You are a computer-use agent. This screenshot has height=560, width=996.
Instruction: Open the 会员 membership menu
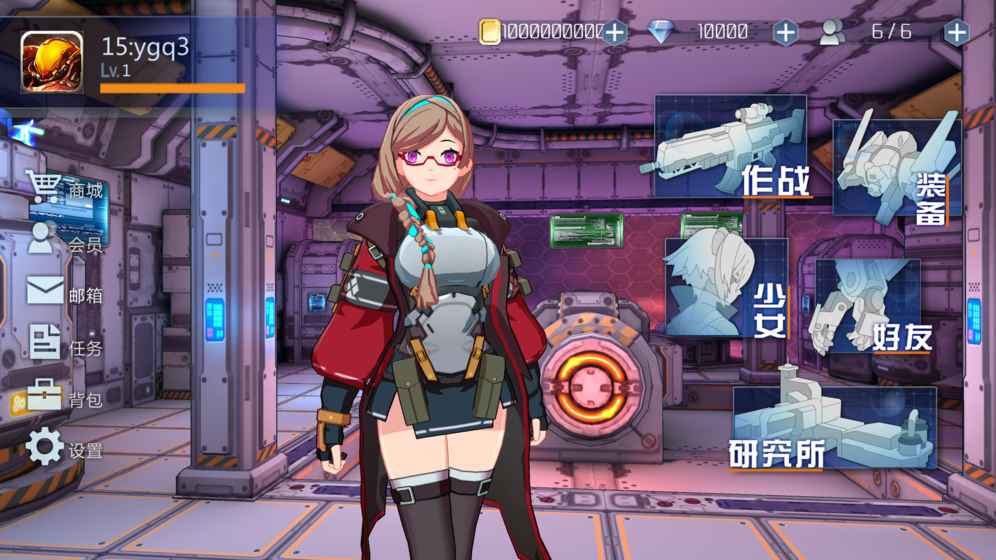(64, 241)
